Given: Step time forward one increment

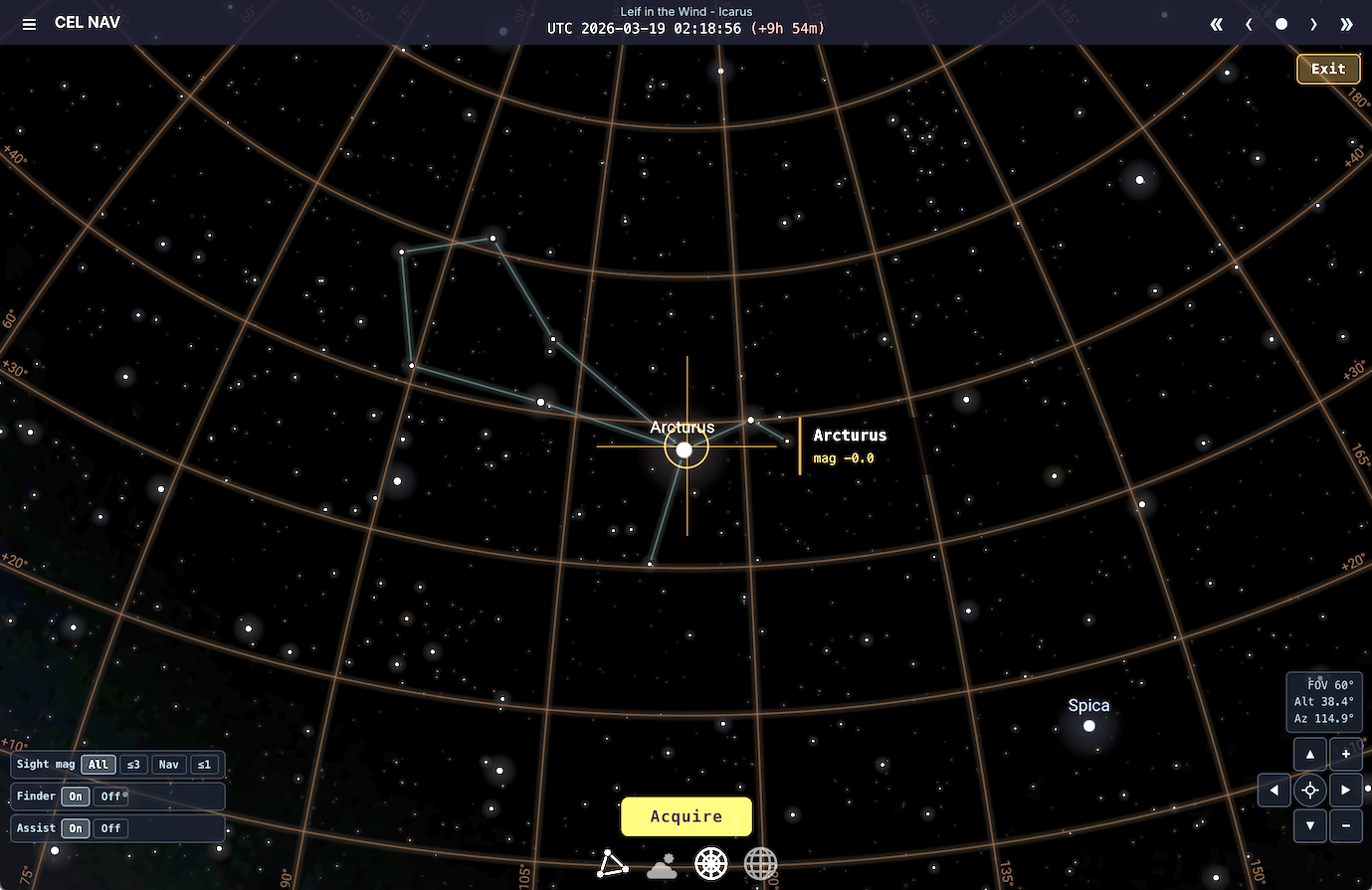Looking at the screenshot, I should pyautogui.click(x=1313, y=23).
